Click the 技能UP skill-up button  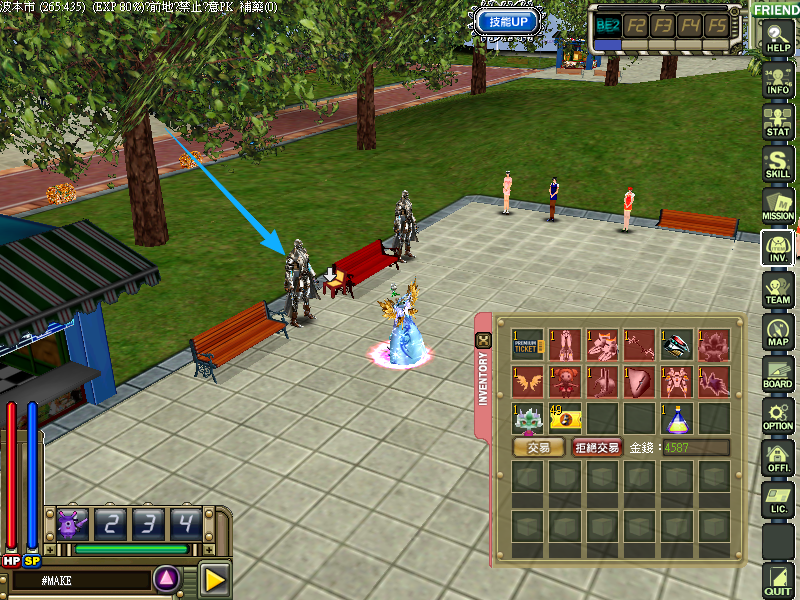pyautogui.click(x=509, y=21)
